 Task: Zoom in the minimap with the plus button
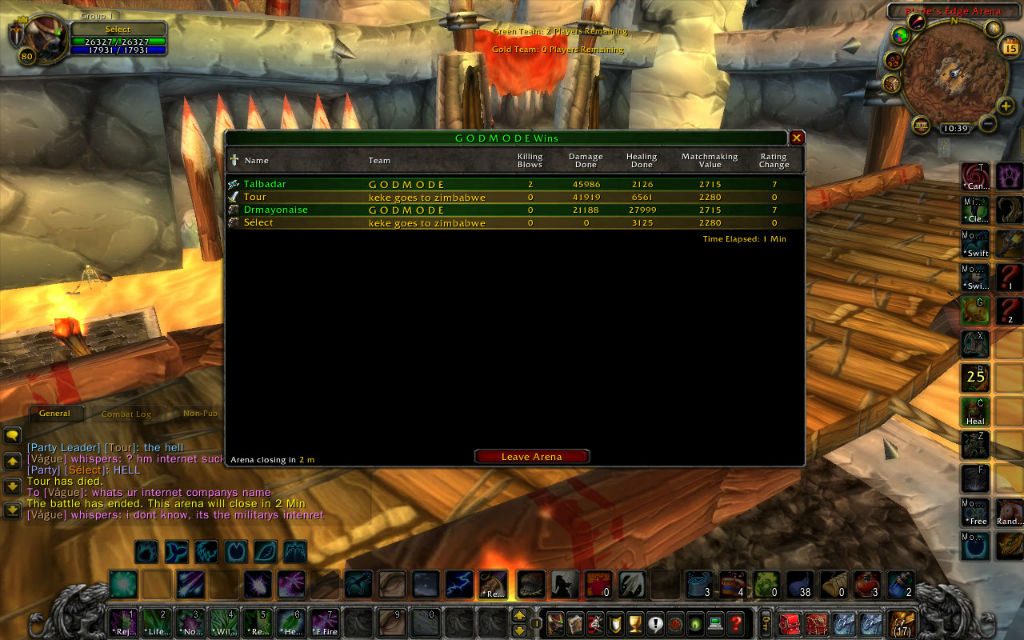1005,106
